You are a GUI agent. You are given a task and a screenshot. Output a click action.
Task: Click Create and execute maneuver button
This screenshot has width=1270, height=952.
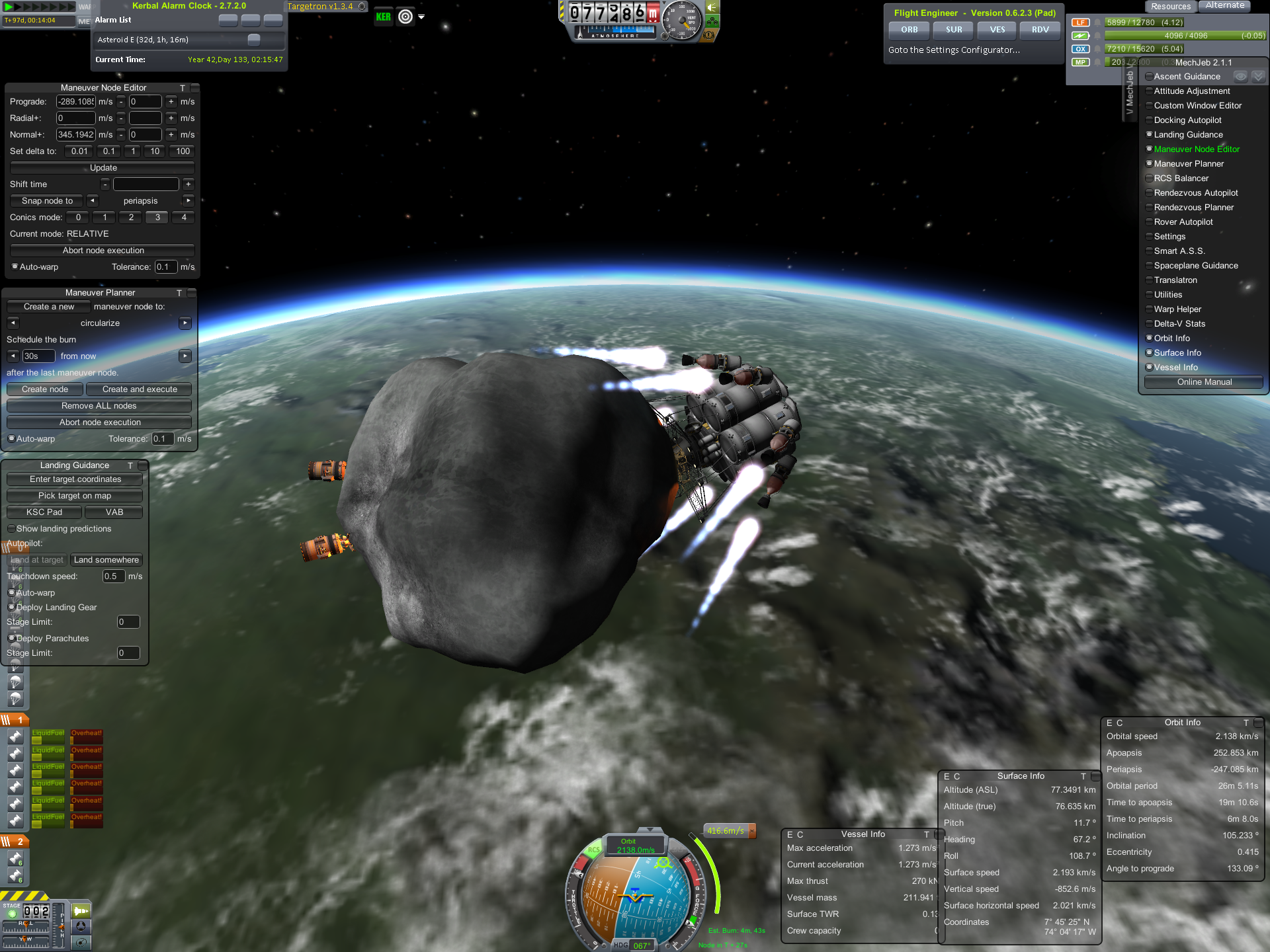[139, 389]
